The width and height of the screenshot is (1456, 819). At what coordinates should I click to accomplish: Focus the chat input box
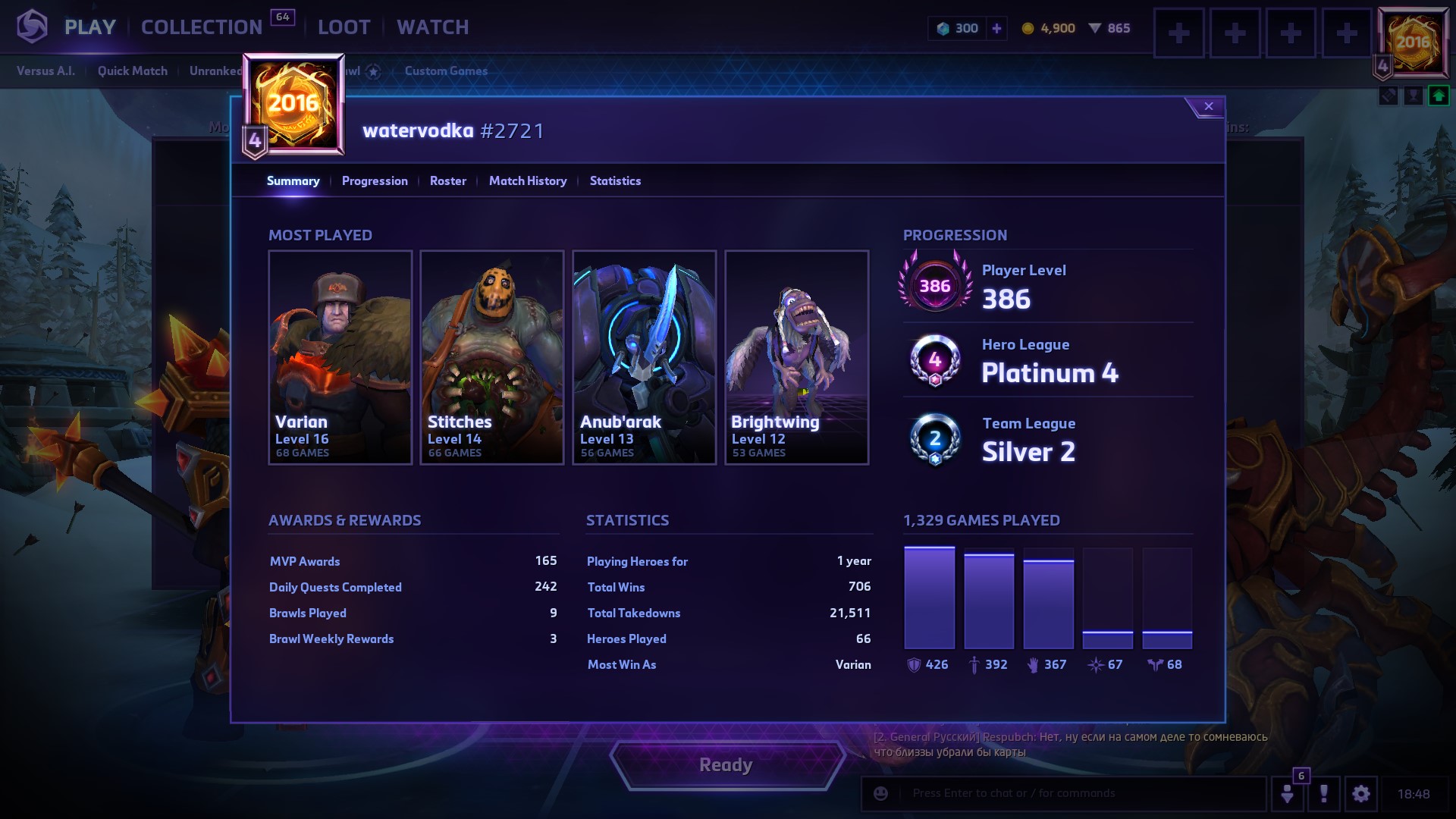click(1077, 794)
